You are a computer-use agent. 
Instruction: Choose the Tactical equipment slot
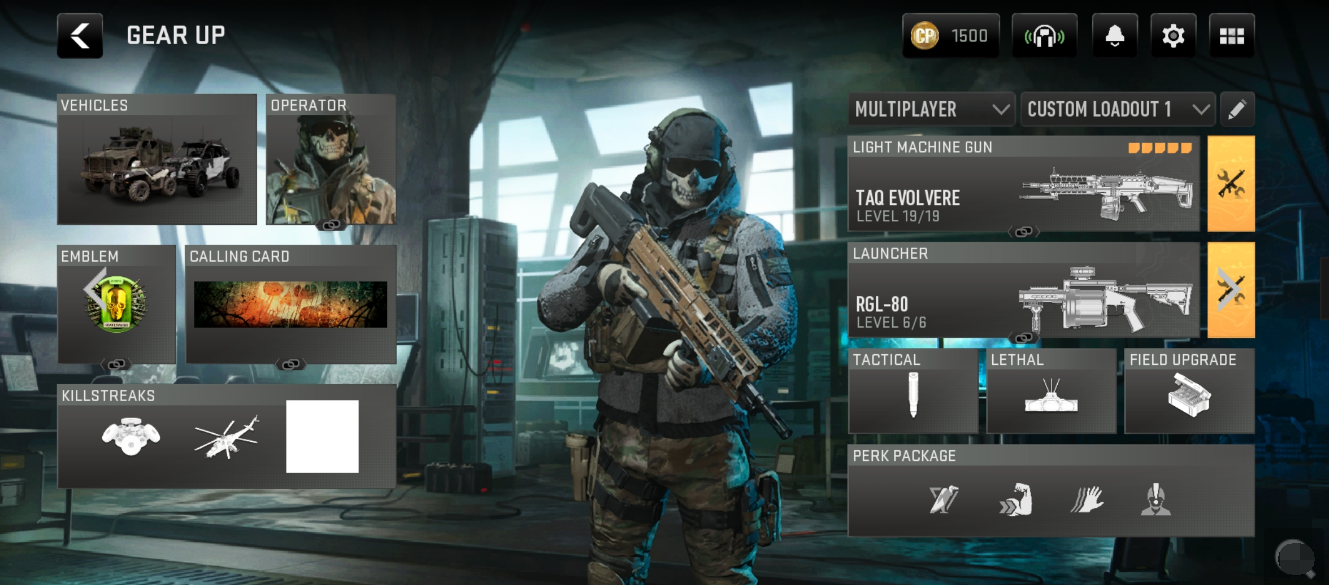[912, 391]
